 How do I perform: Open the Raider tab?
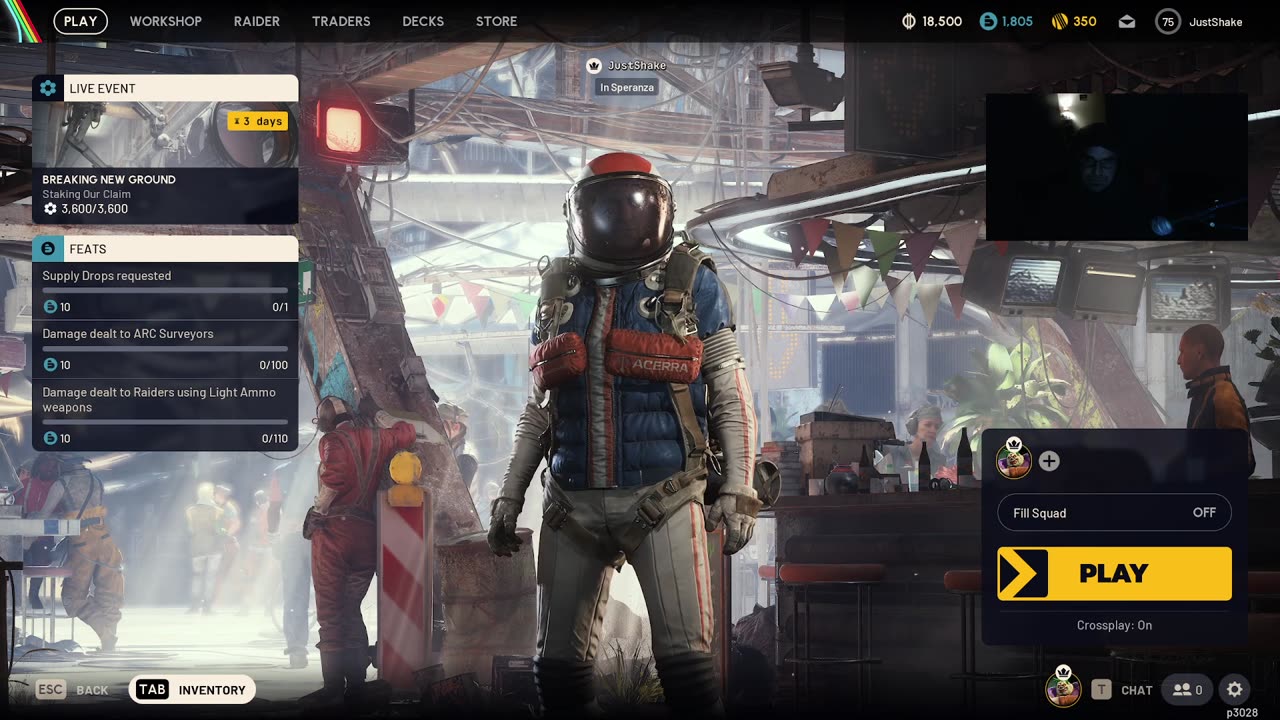click(x=257, y=21)
